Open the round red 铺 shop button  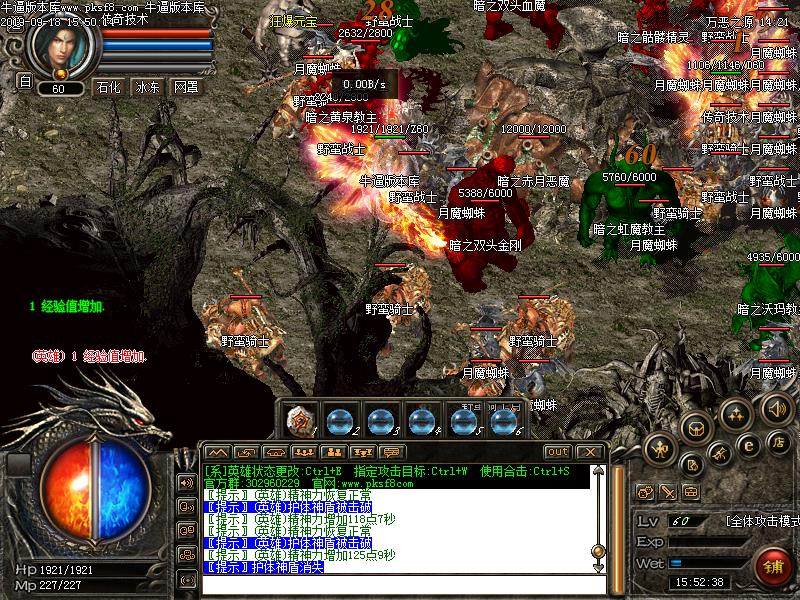tap(772, 566)
